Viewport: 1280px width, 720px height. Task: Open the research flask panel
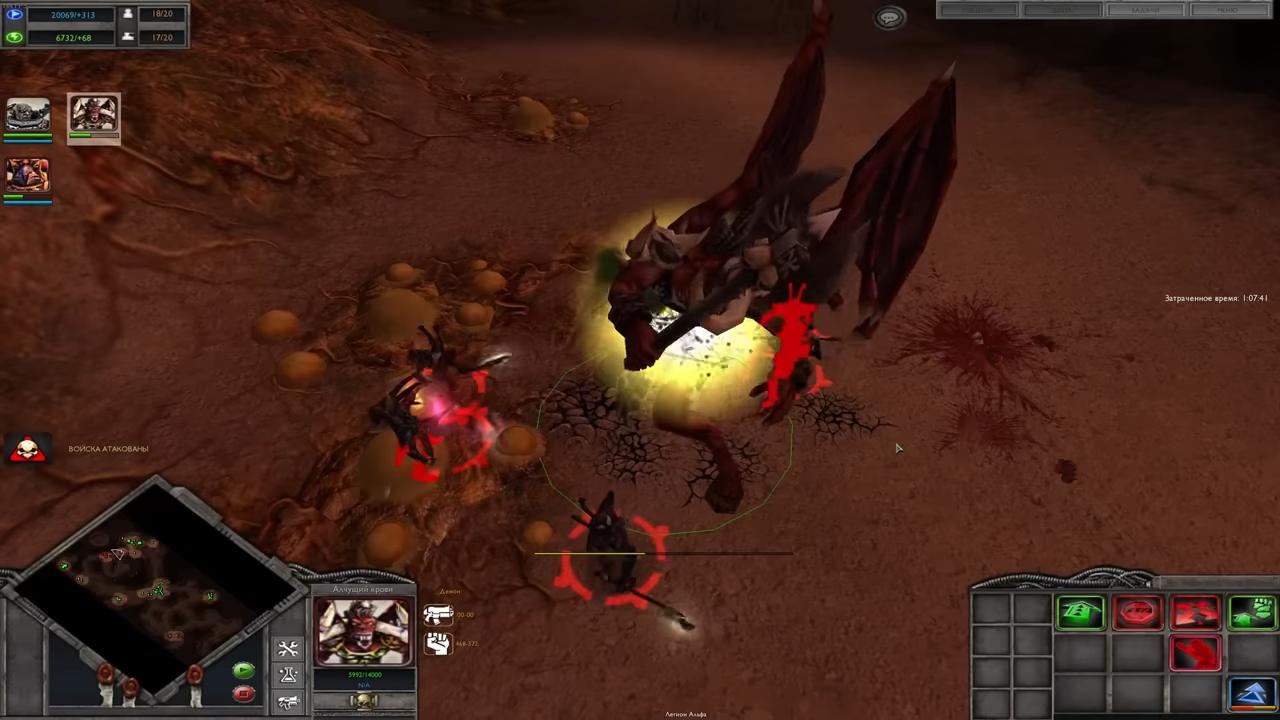click(288, 676)
